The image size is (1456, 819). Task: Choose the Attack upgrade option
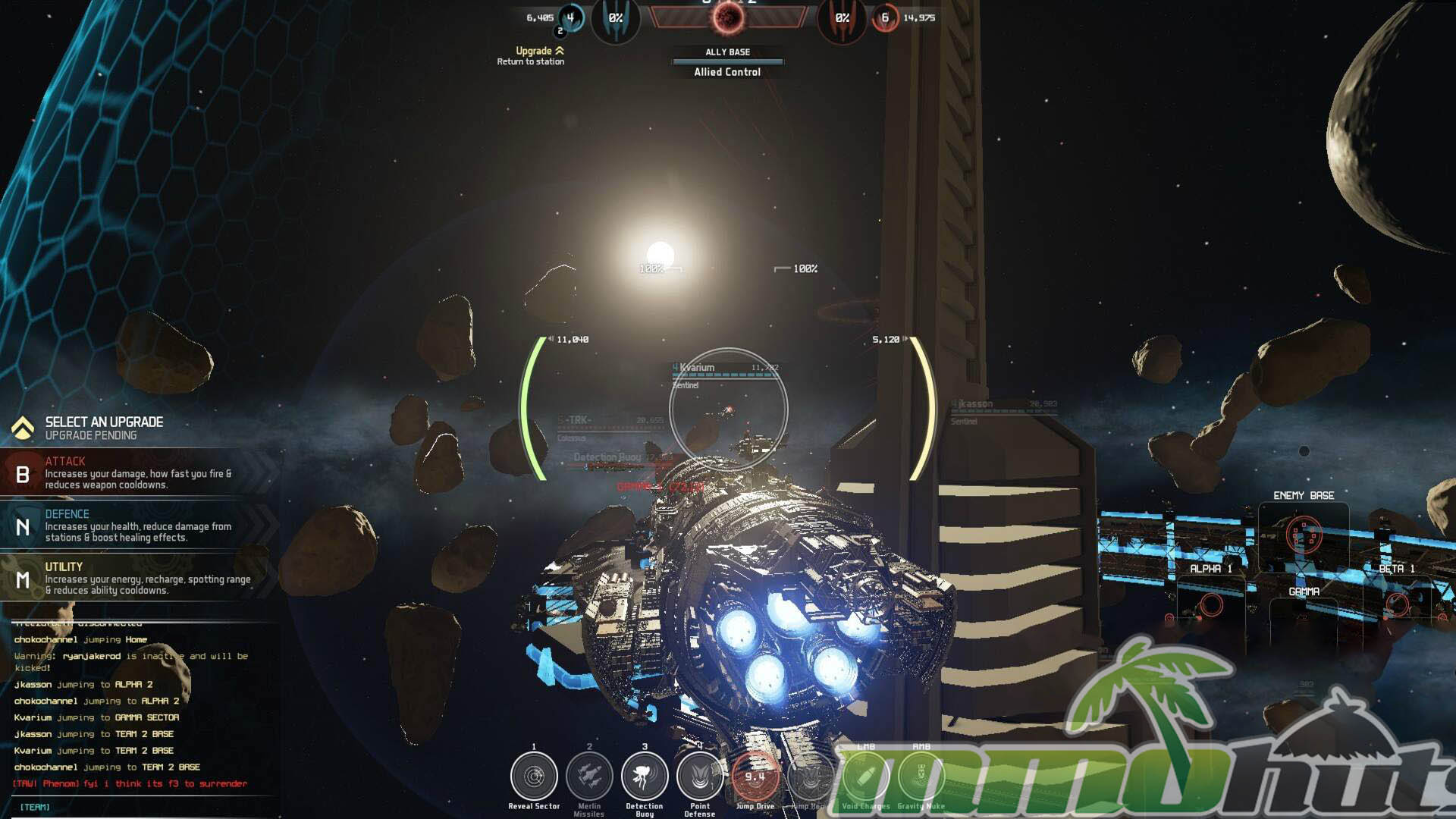pyautogui.click(x=136, y=473)
